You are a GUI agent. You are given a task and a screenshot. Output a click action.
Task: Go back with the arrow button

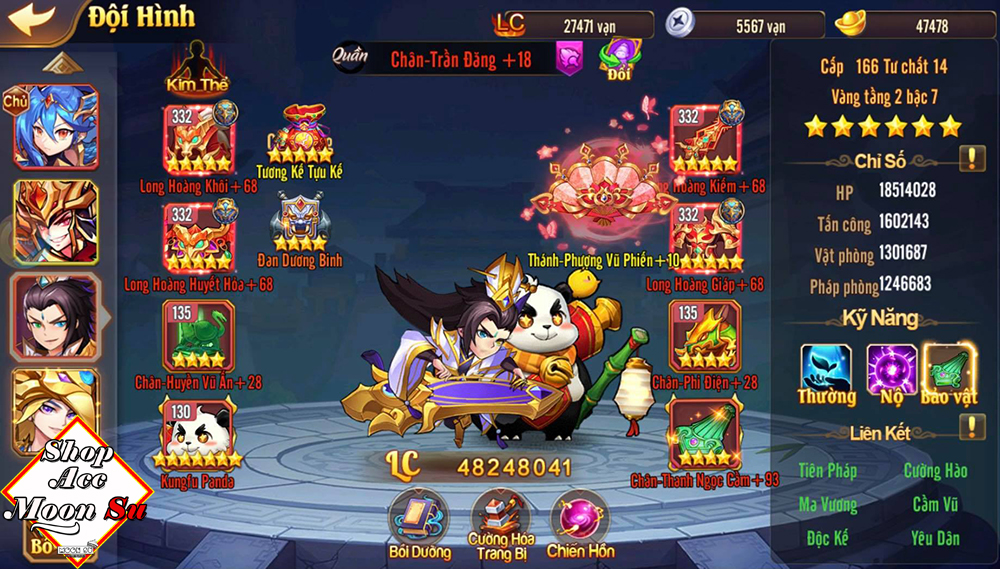[32, 19]
